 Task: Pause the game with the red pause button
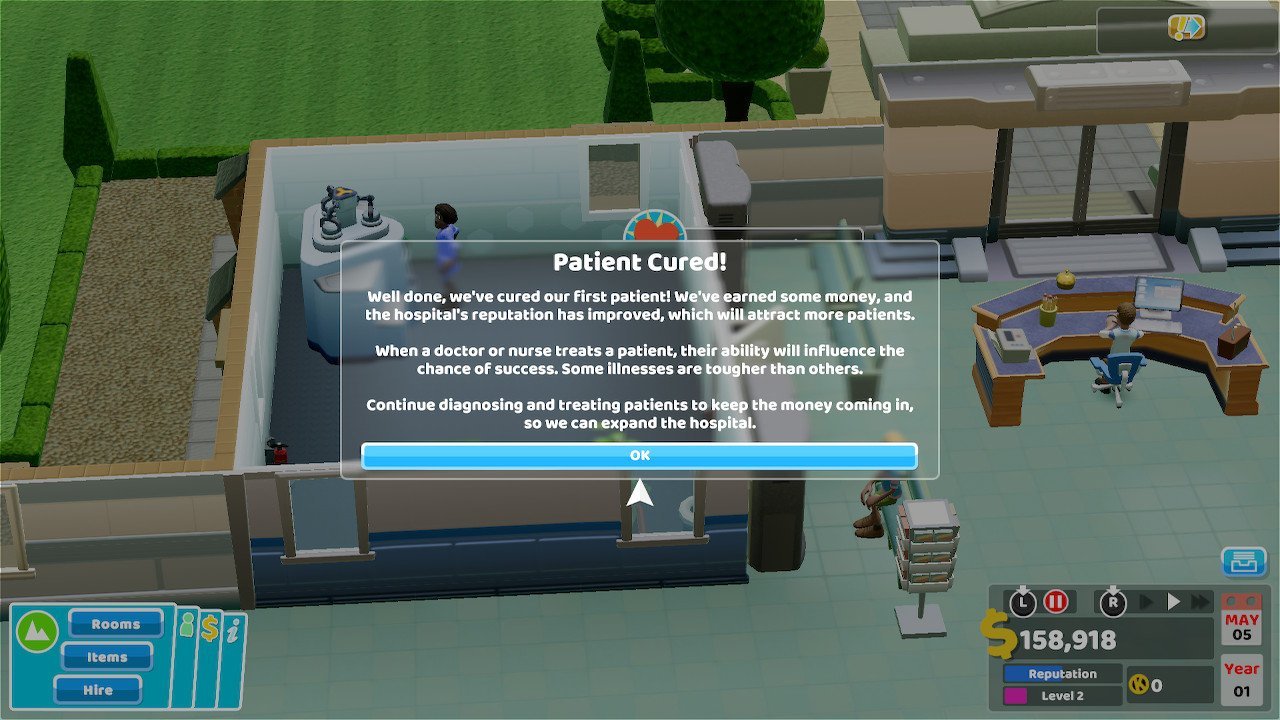click(1056, 602)
